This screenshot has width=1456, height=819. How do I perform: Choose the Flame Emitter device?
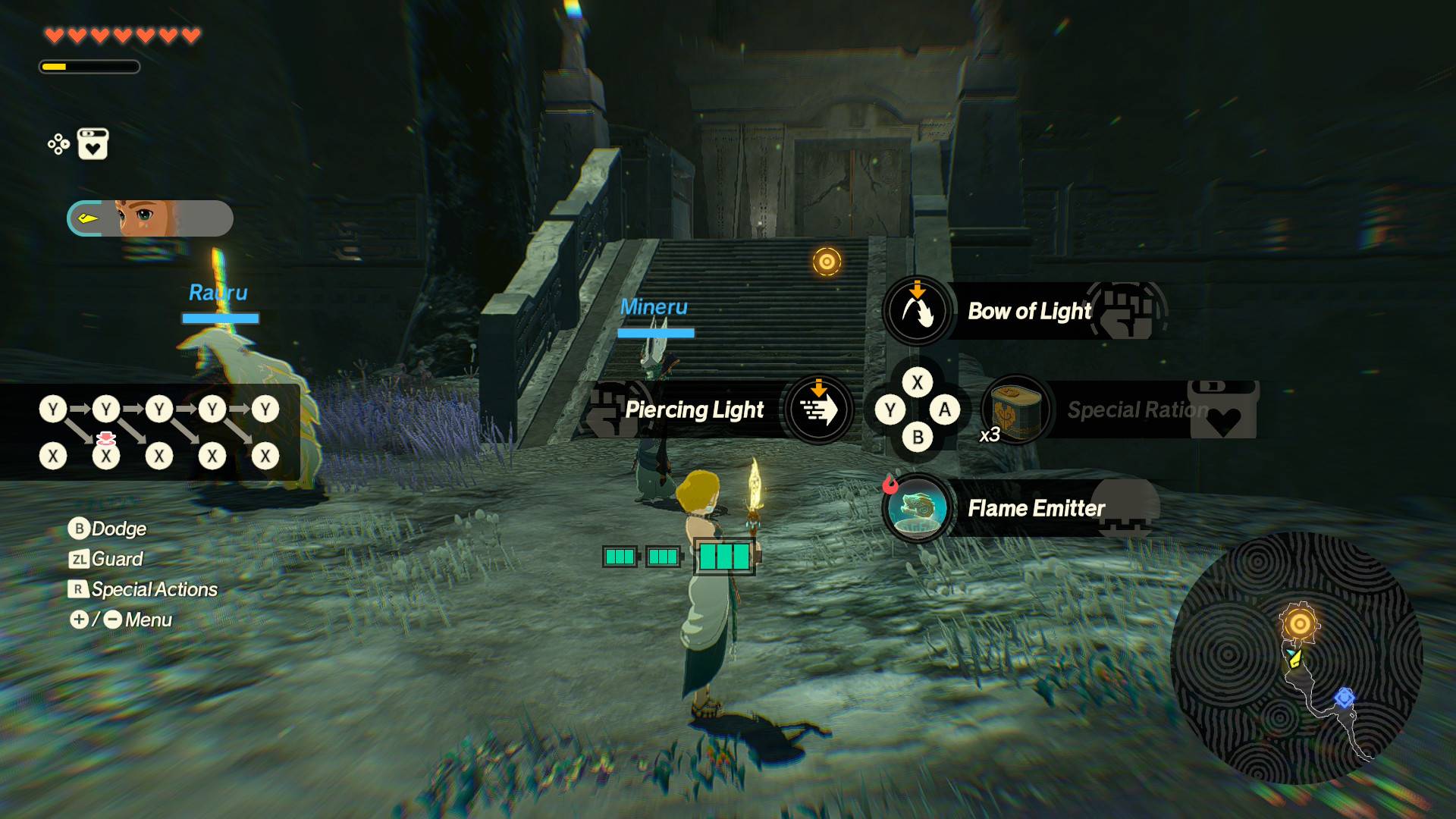click(x=918, y=508)
